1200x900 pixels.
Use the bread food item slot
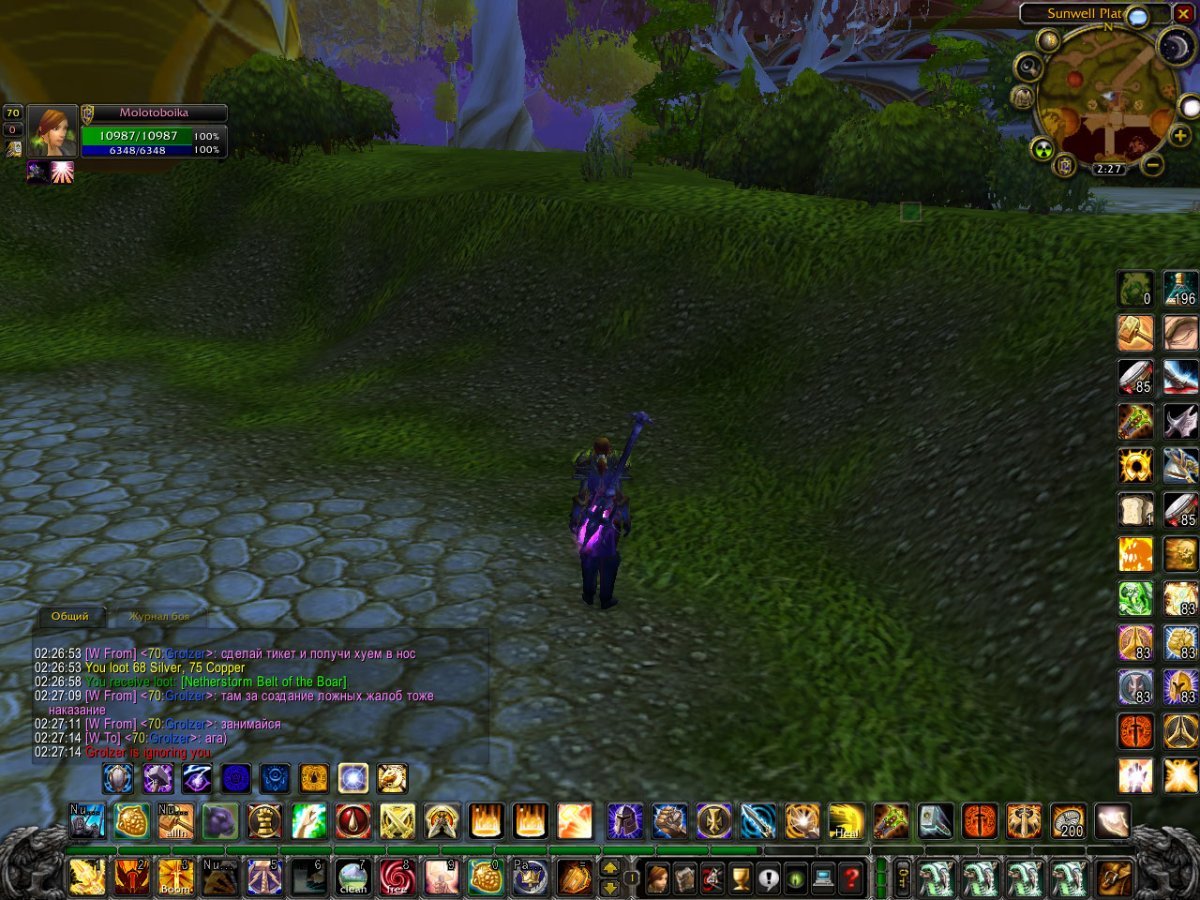[x=1135, y=510]
